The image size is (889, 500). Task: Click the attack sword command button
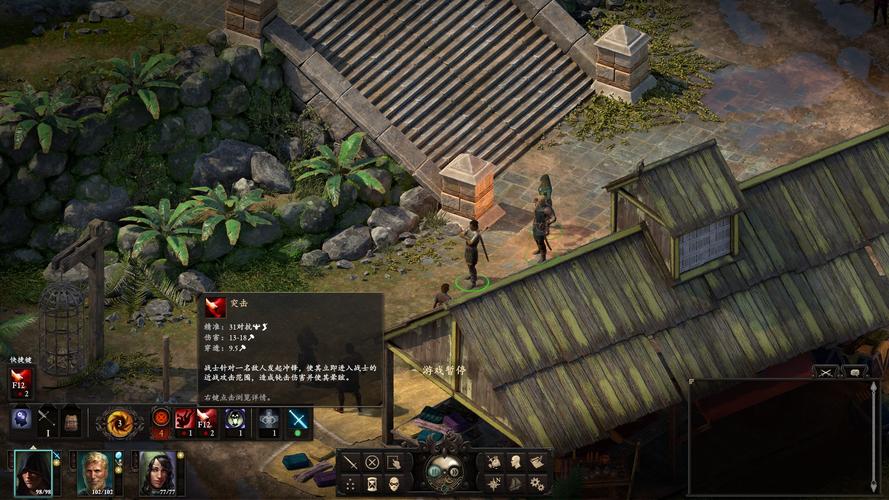350,462
